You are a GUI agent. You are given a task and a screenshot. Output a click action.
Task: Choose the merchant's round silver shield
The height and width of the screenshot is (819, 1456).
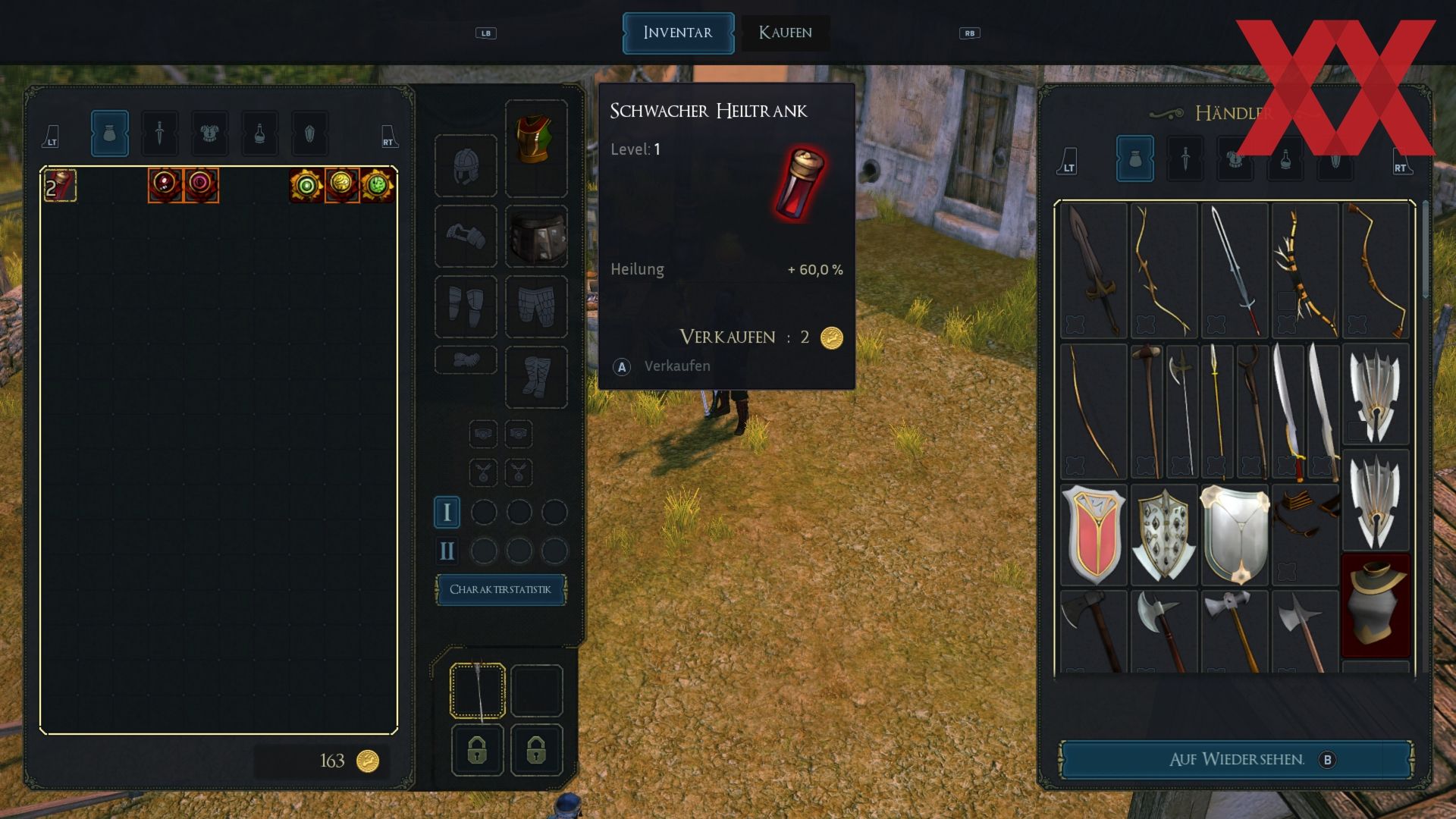[1235, 535]
